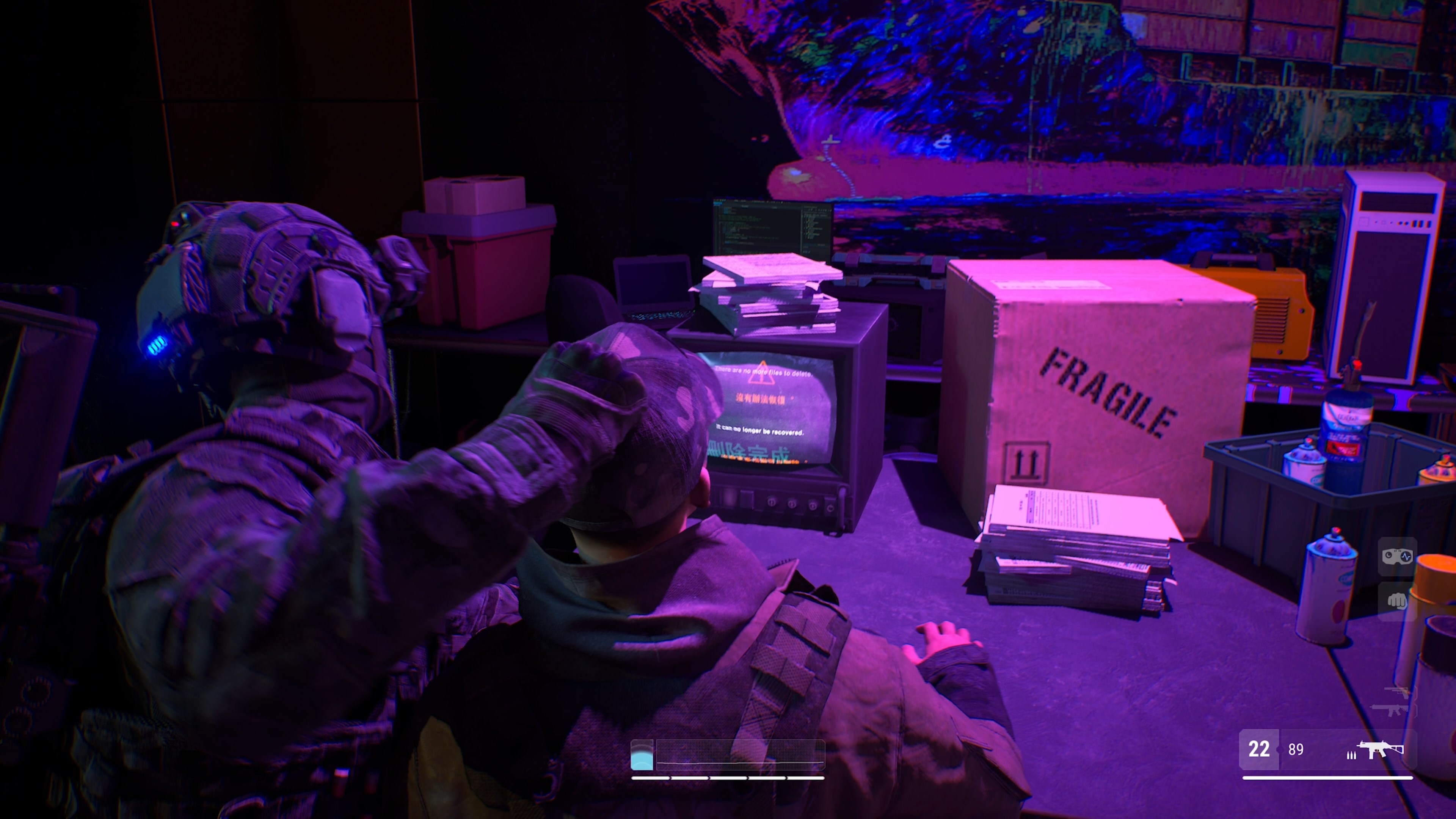1456x819 pixels.
Task: Select the pistol sidearm icon
Action: pyautogui.click(x=1396, y=692)
